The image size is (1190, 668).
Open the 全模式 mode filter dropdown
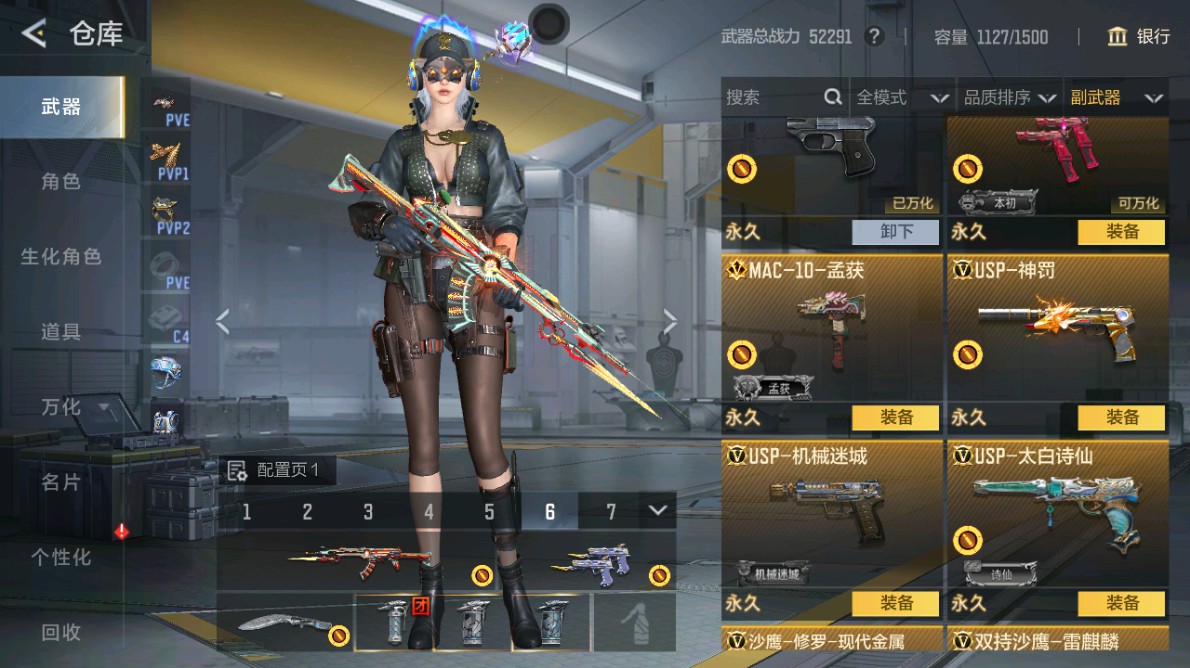pos(901,97)
